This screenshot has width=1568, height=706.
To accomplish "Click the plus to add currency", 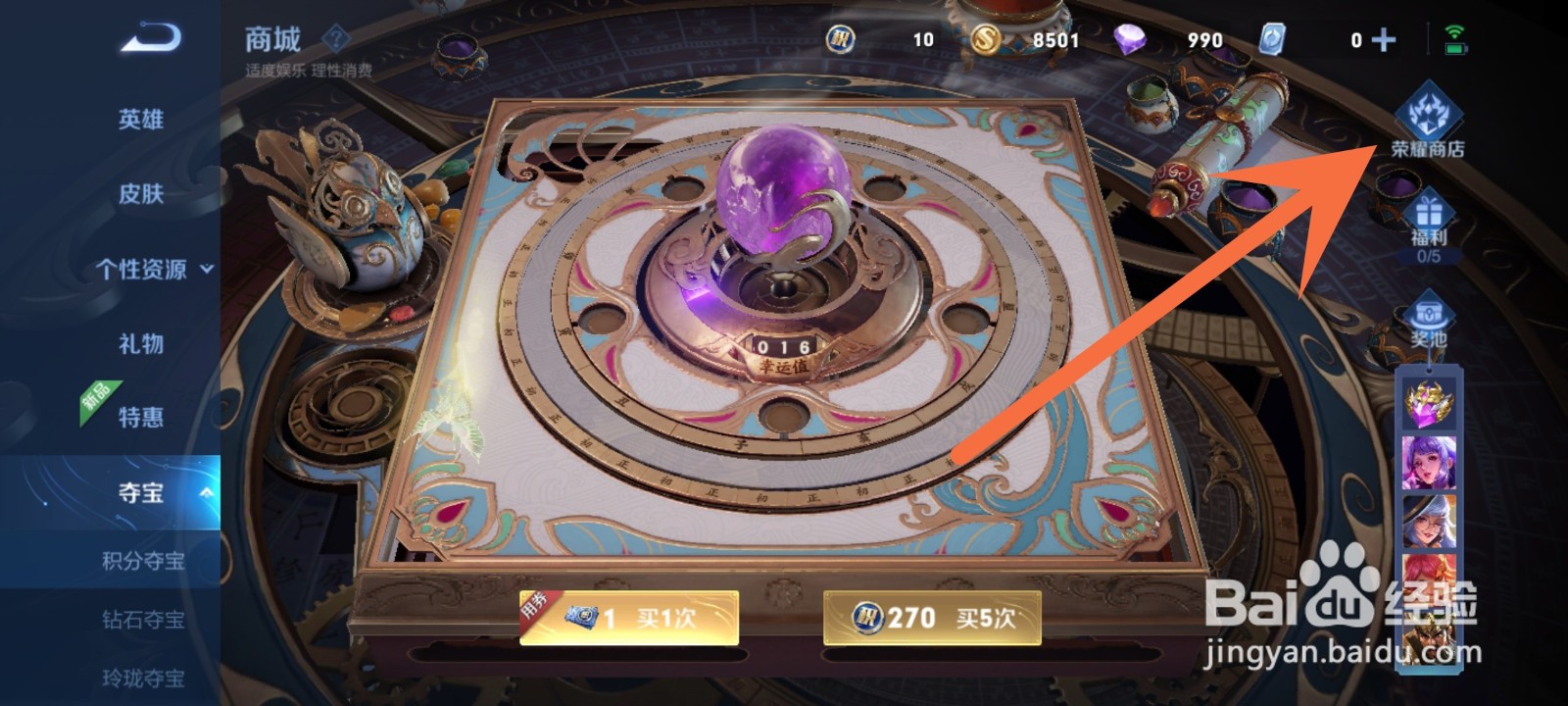I will (x=1383, y=41).
